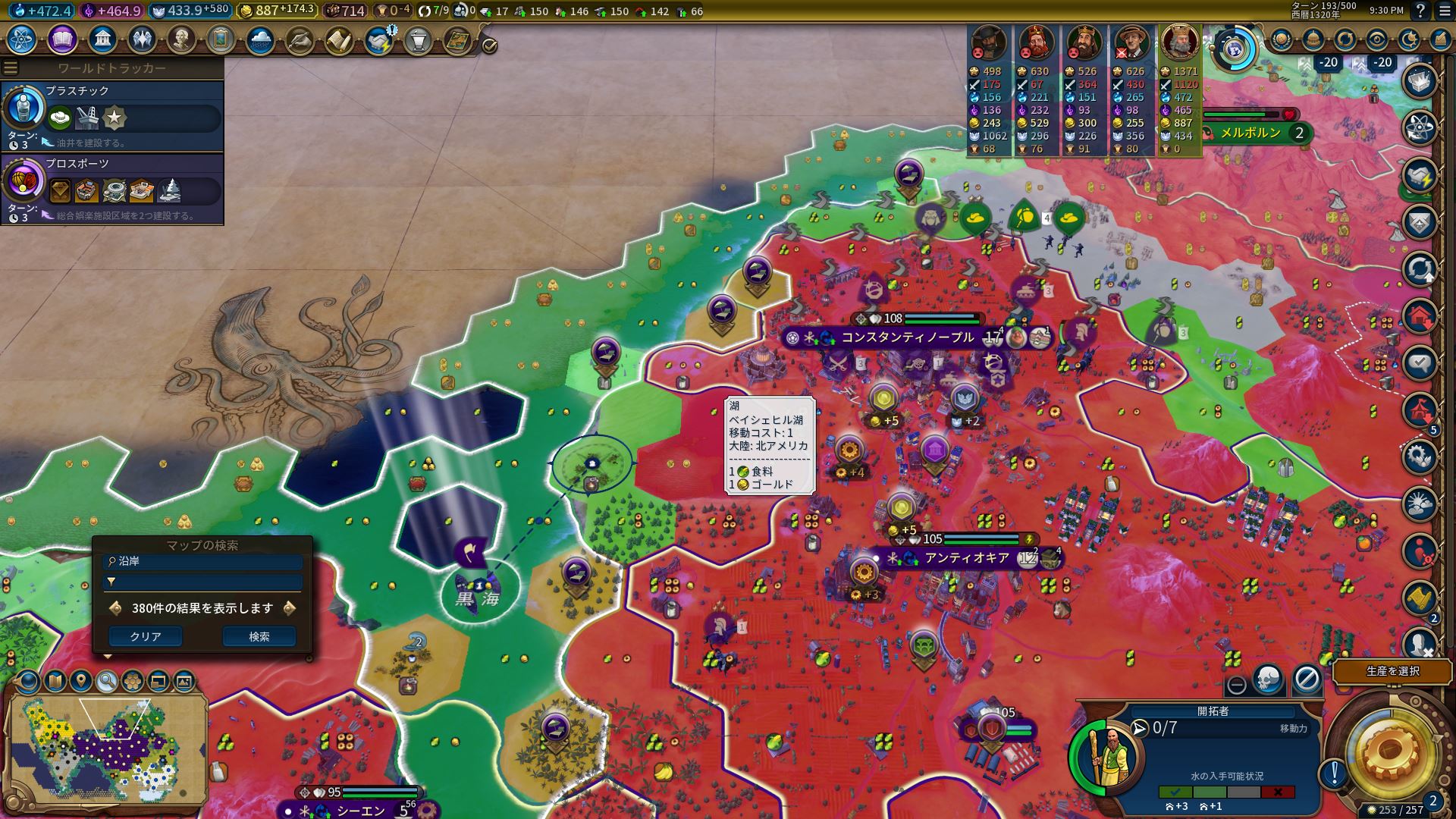The height and width of the screenshot is (819, 1456).
Task: Open the technology tree atom icon
Action: 22,39
